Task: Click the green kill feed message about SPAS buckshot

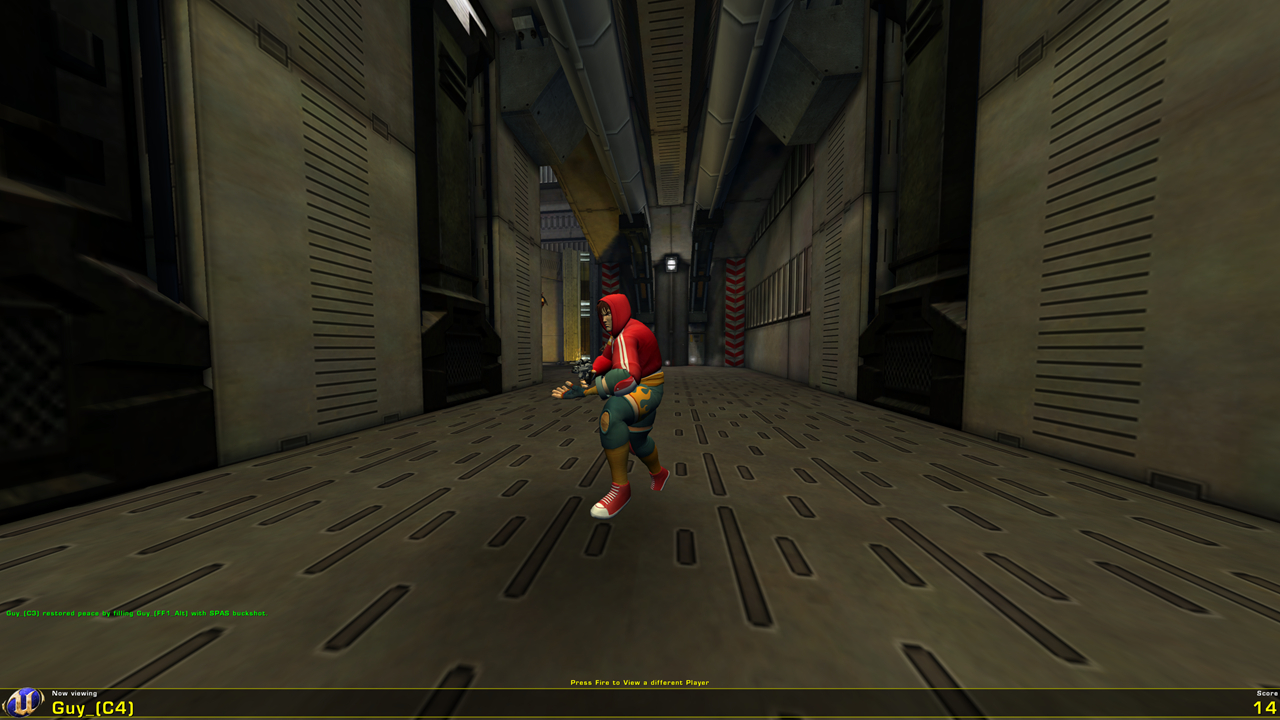Action: point(135,612)
